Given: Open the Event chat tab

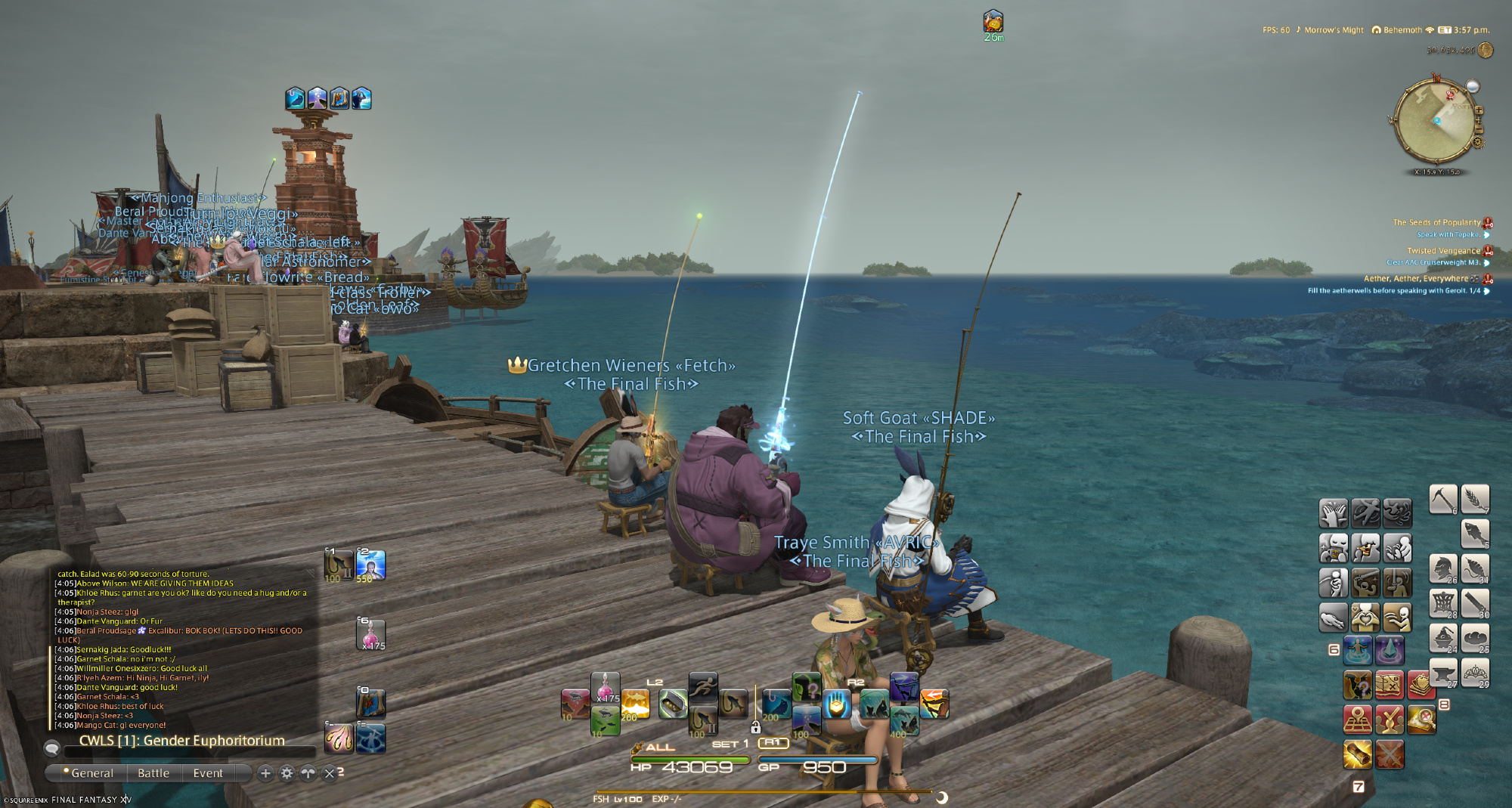Looking at the screenshot, I should coord(208,773).
